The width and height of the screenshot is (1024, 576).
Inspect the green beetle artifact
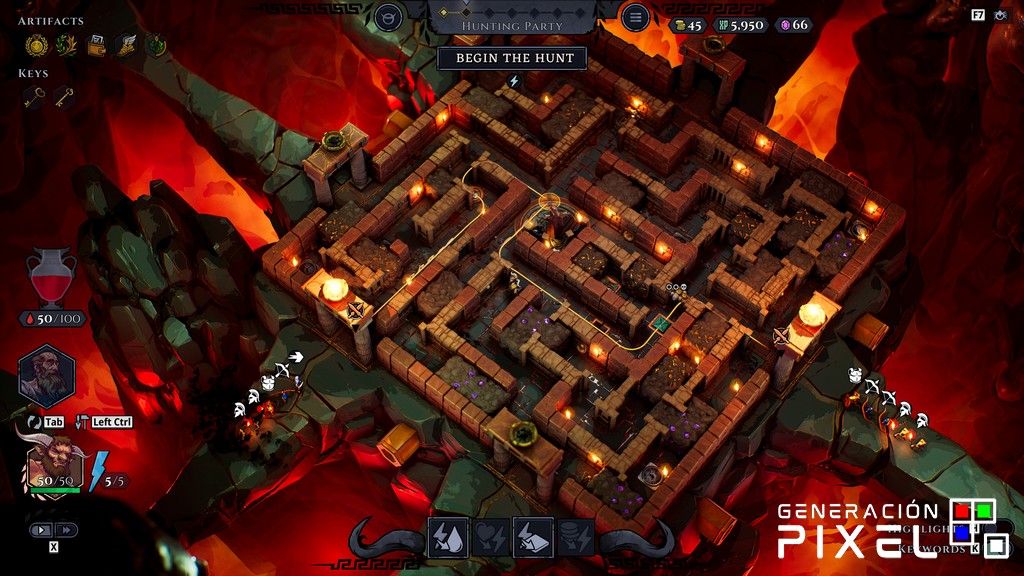[x=157, y=45]
